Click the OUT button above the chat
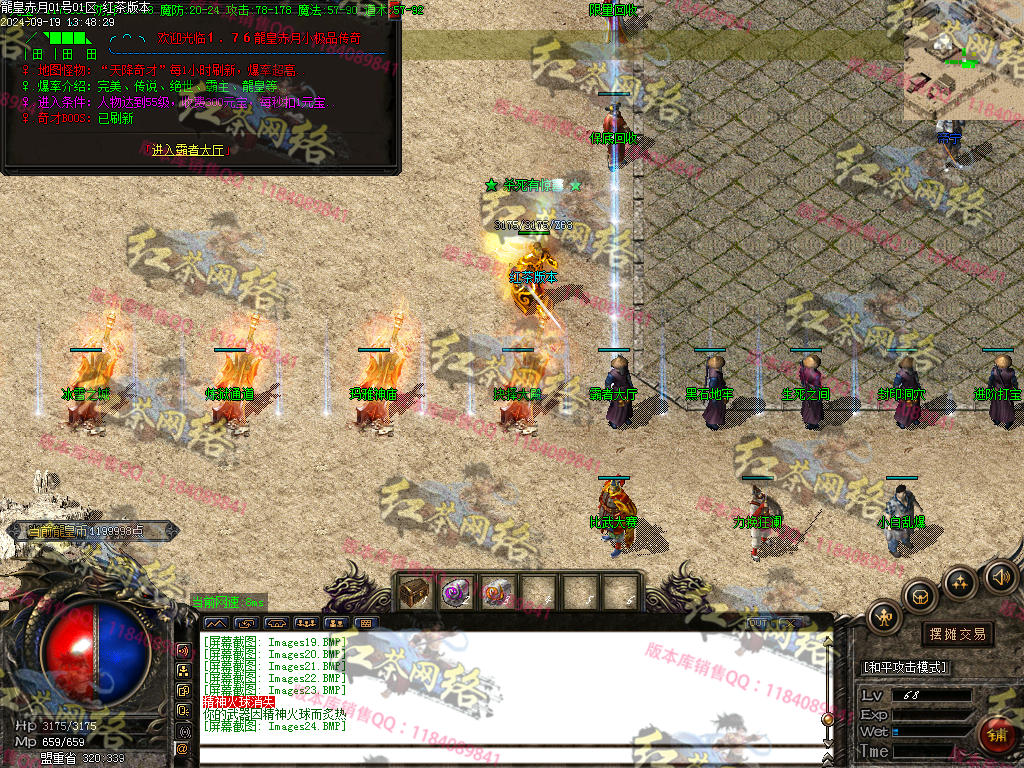 [757, 623]
